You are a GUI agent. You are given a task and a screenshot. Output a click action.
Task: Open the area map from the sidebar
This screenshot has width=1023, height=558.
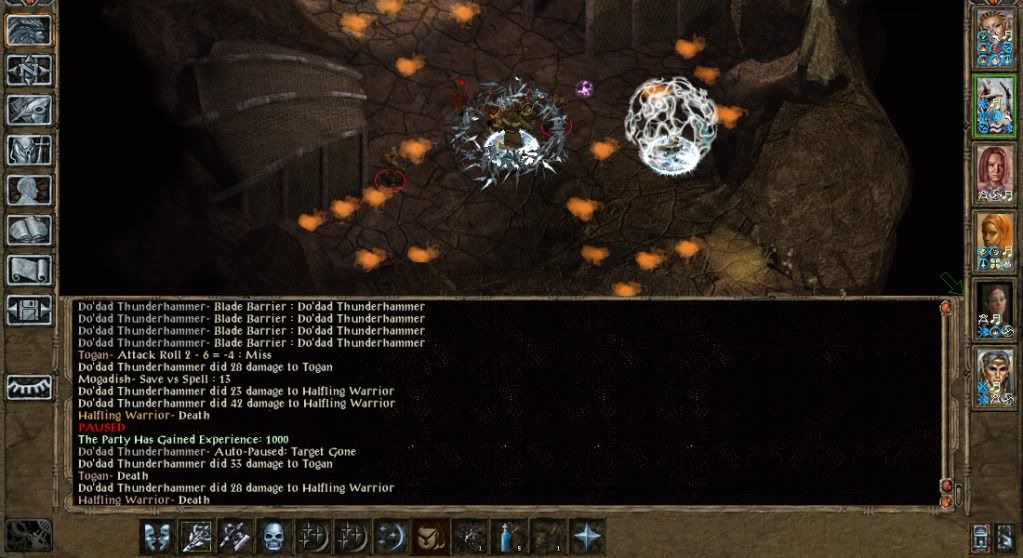pyautogui.click(x=28, y=70)
